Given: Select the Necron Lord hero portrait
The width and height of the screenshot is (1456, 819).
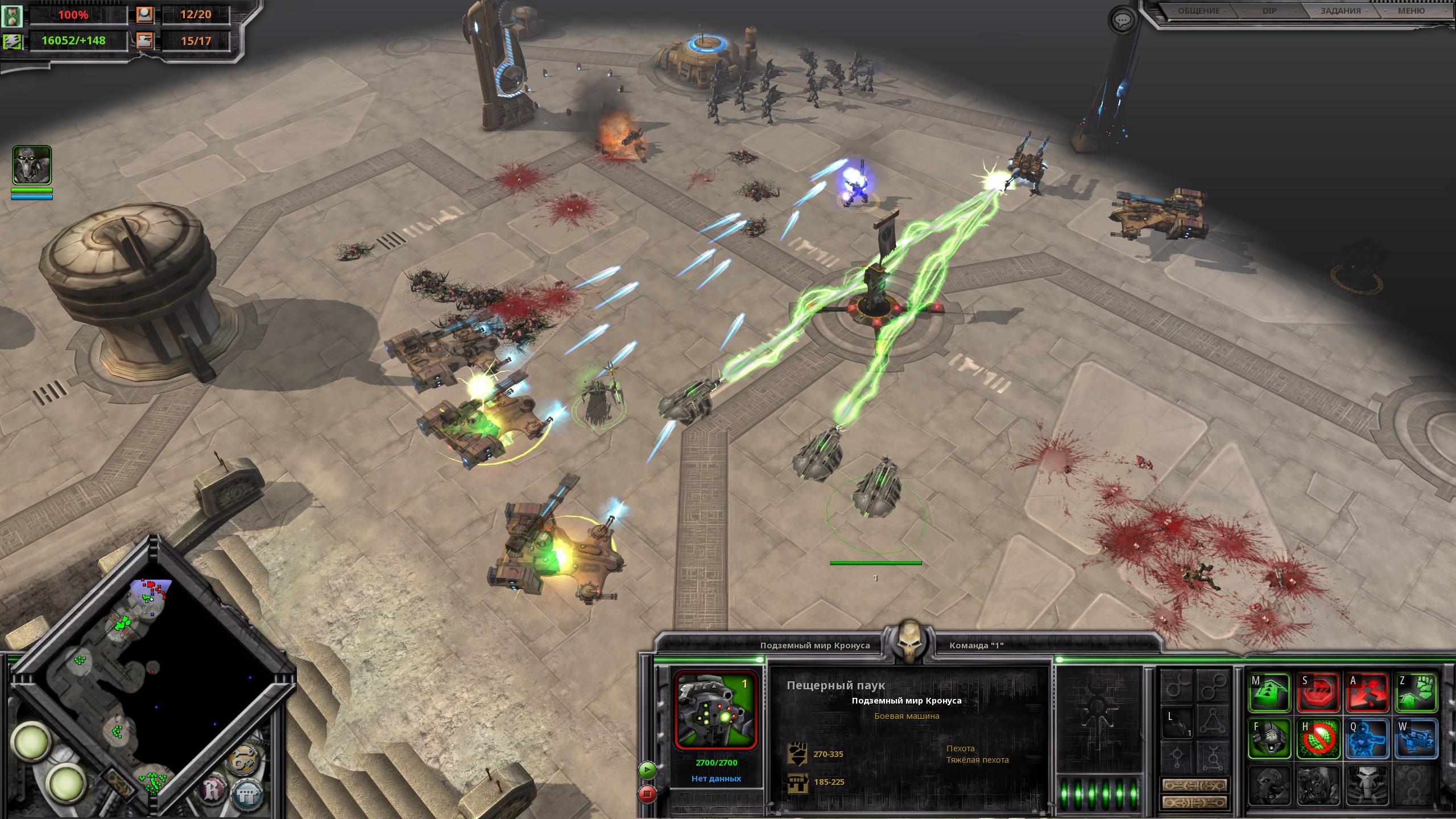Looking at the screenshot, I should (x=32, y=165).
